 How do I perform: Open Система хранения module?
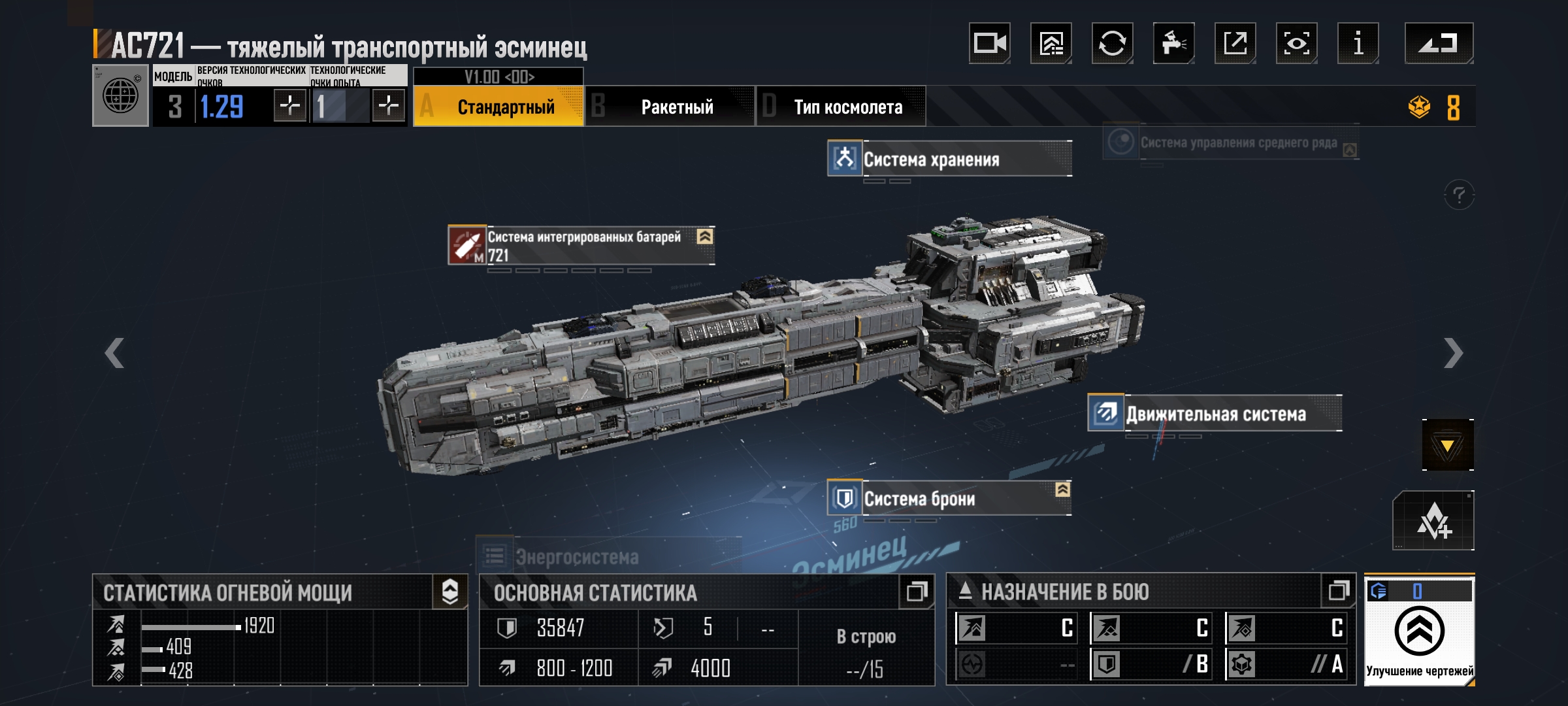click(x=949, y=159)
